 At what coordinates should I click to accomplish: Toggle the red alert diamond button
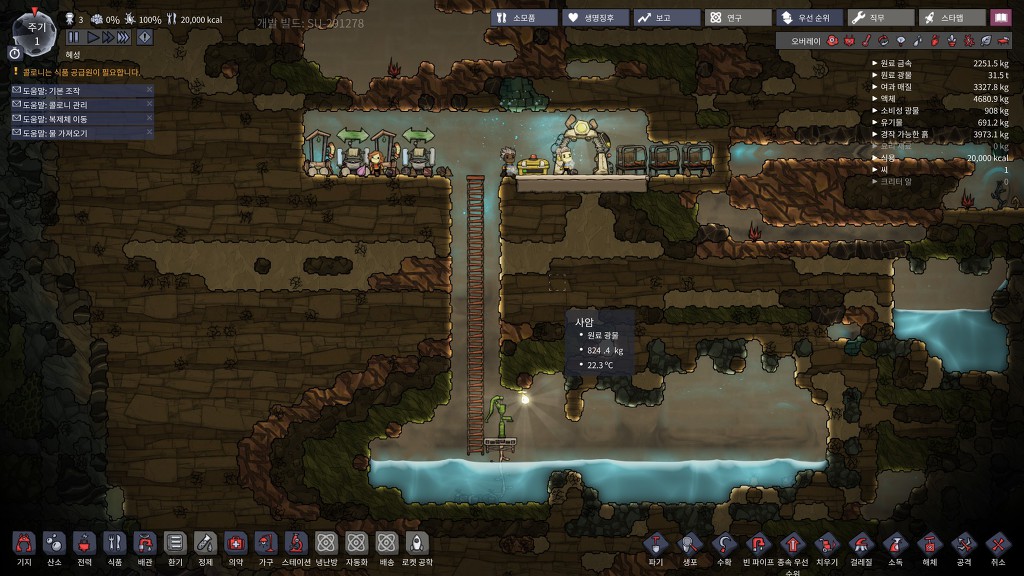click(x=144, y=37)
